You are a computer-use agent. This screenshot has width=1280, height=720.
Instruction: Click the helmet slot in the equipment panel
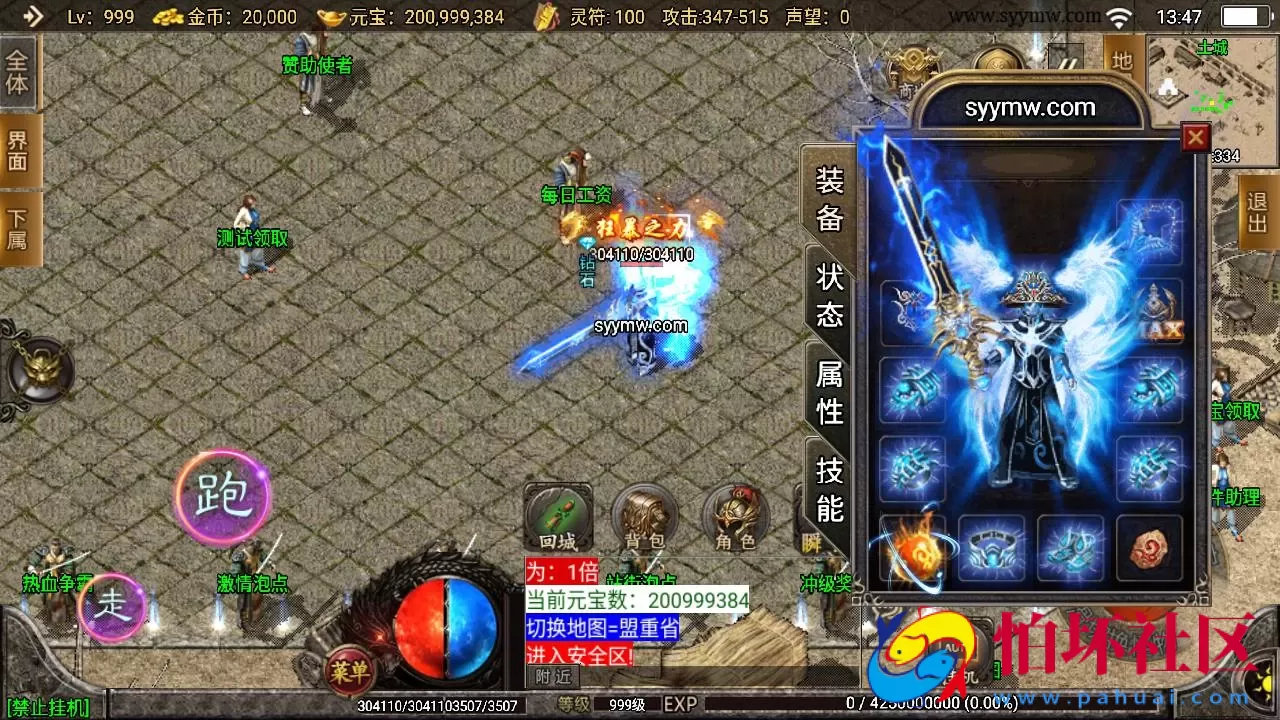(x=1150, y=232)
